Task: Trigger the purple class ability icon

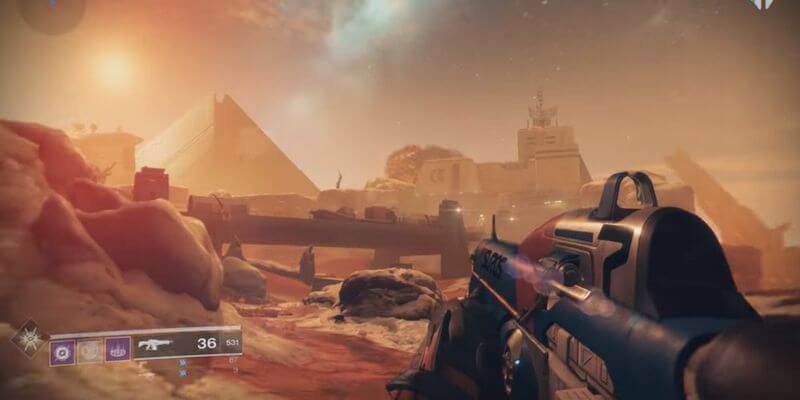Action: click(118, 351)
